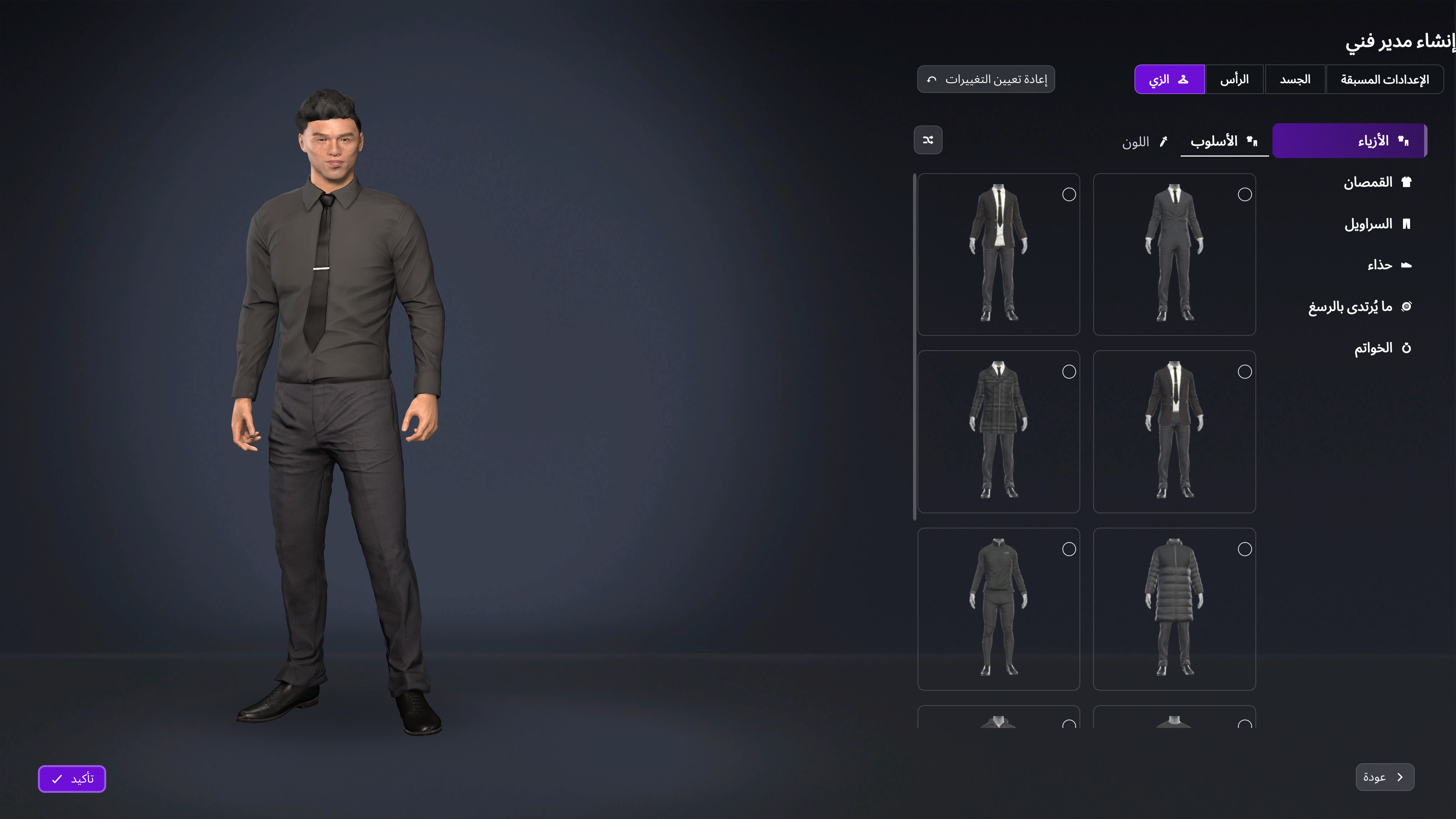The width and height of the screenshot is (1456, 819).
Task: Select the plaid coat outfit radio circle
Action: (x=1069, y=372)
